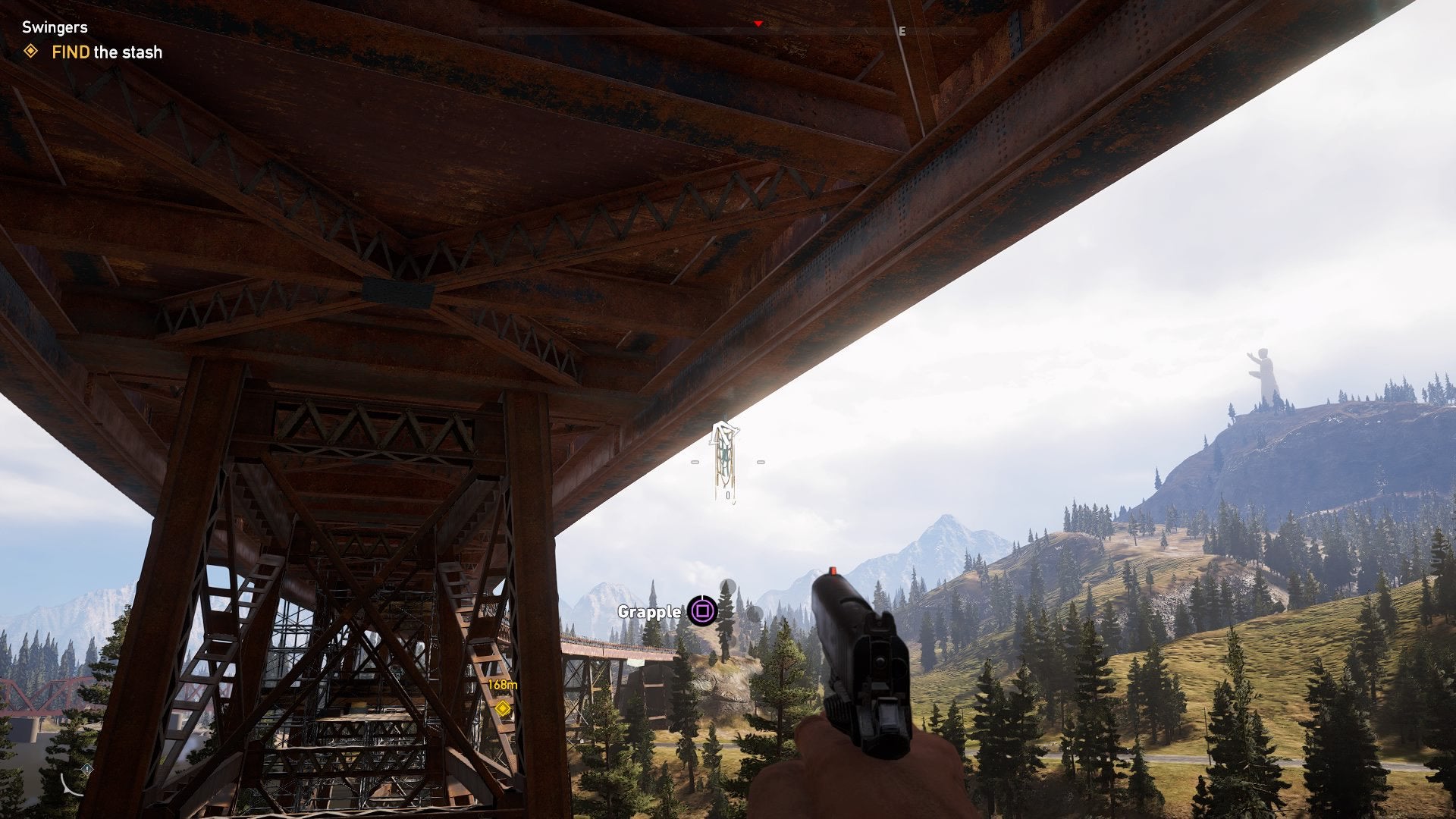Click the exclamation mark mission marker

click(x=88, y=767)
